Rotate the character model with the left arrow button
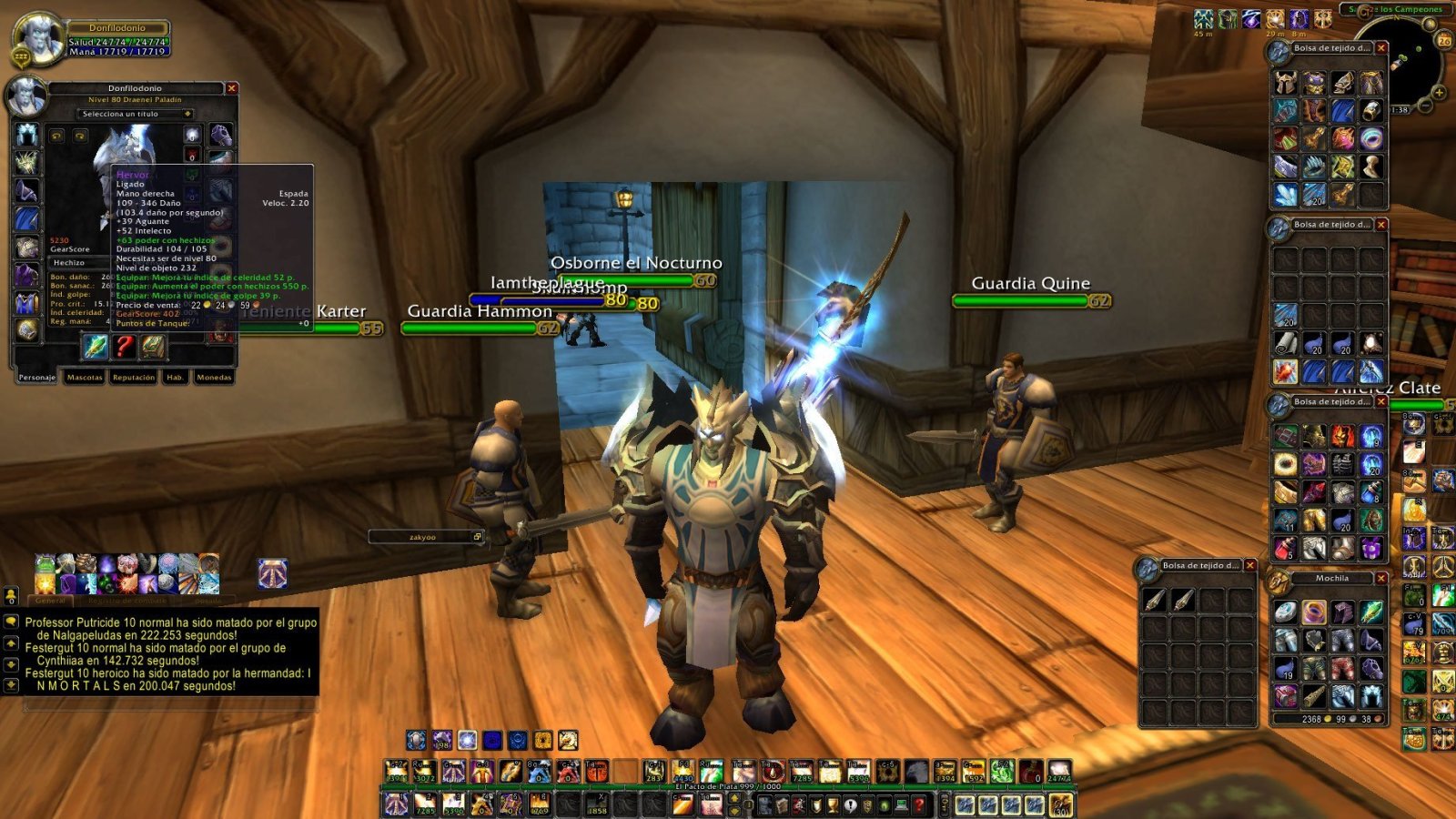This screenshot has width=1456, height=819. pos(56,136)
